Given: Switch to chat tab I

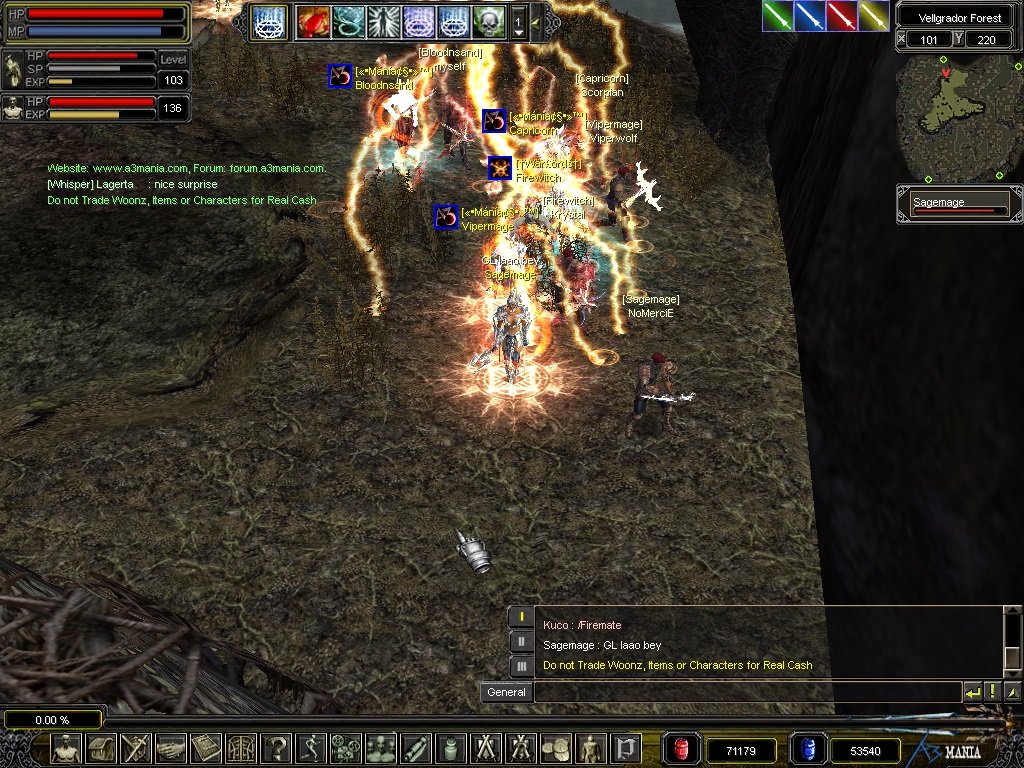Looking at the screenshot, I should [522, 617].
